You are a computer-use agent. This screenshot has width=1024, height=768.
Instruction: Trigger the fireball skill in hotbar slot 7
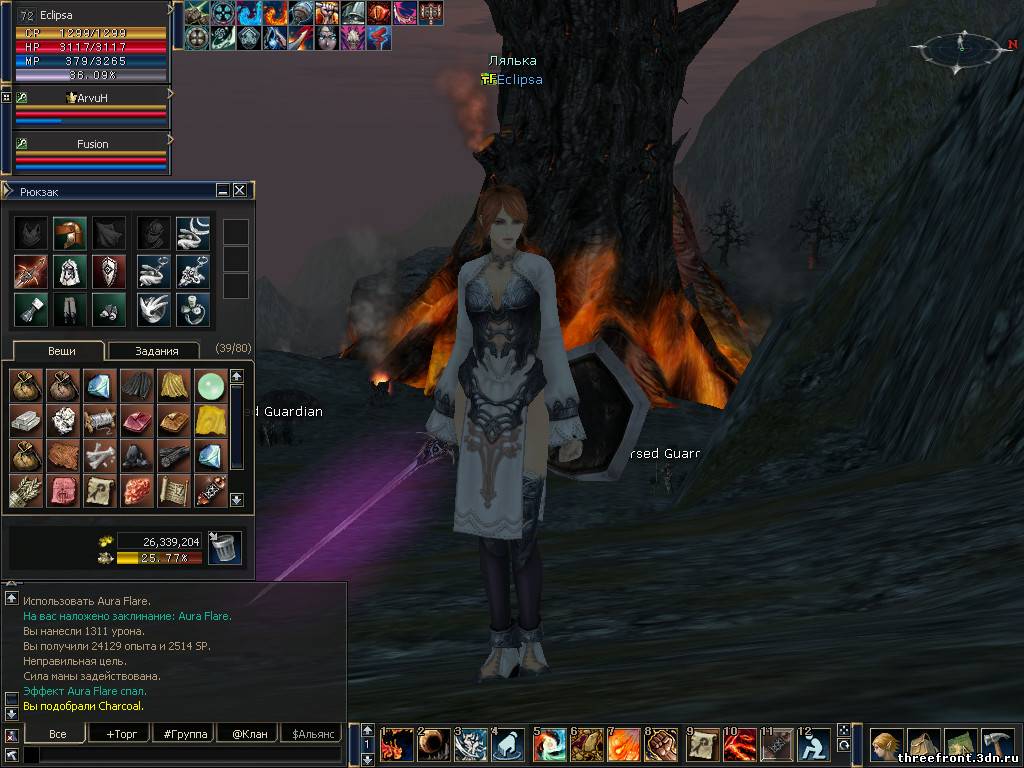[x=623, y=745]
